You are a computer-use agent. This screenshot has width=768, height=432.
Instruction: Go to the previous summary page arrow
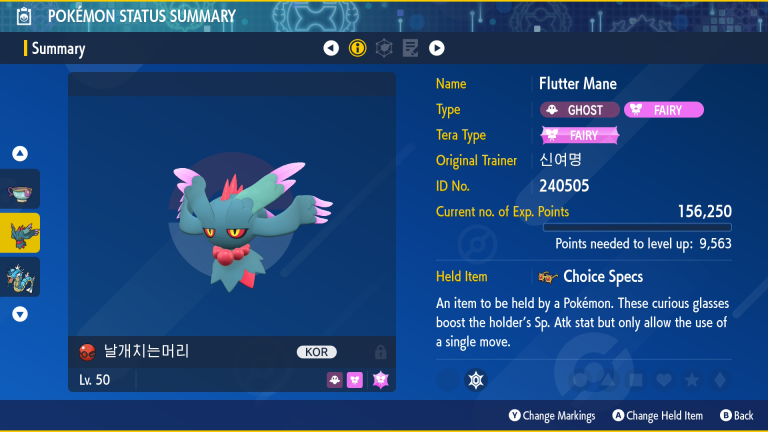point(331,48)
